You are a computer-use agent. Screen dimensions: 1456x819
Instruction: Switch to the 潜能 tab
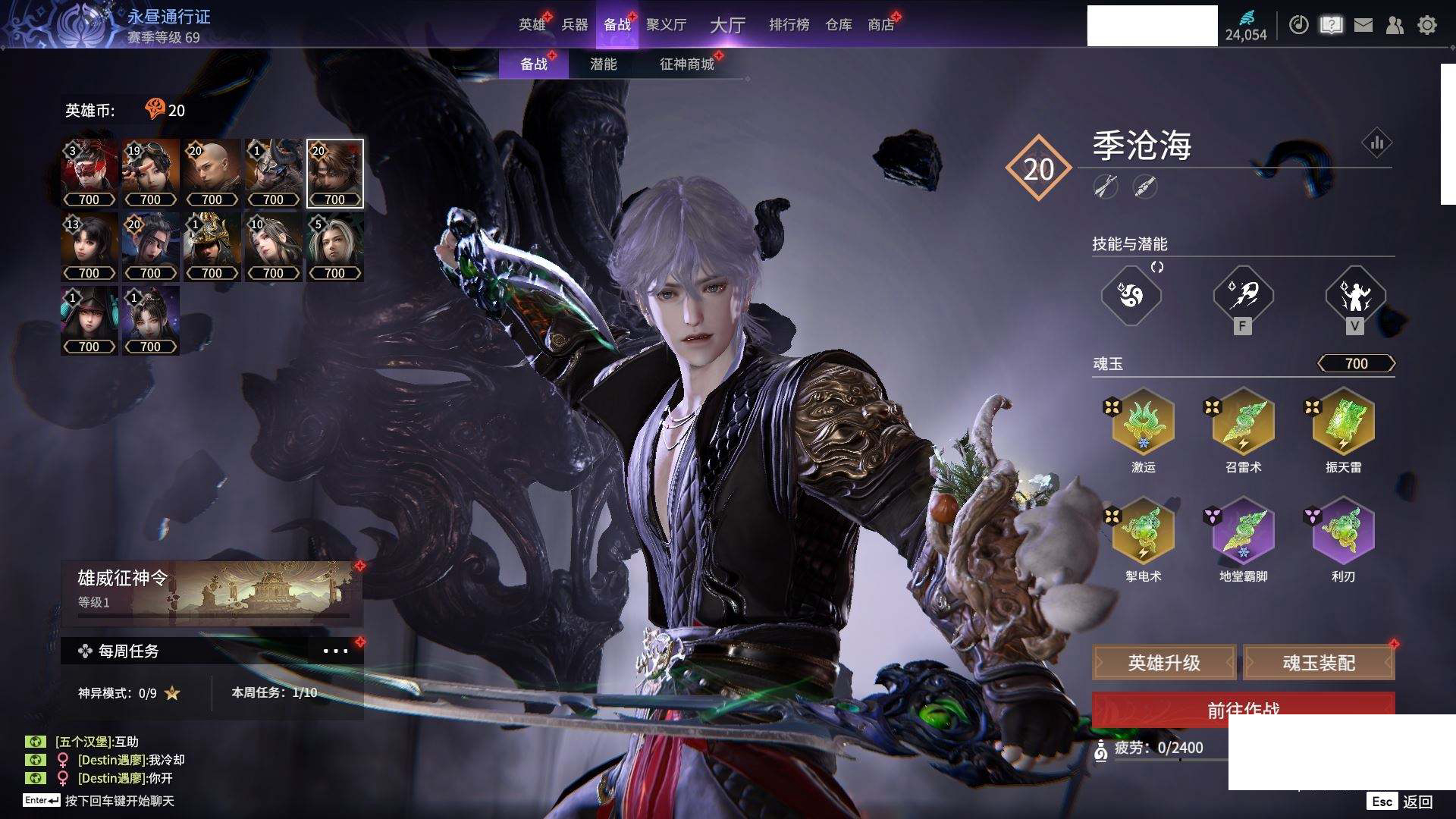[x=603, y=64]
